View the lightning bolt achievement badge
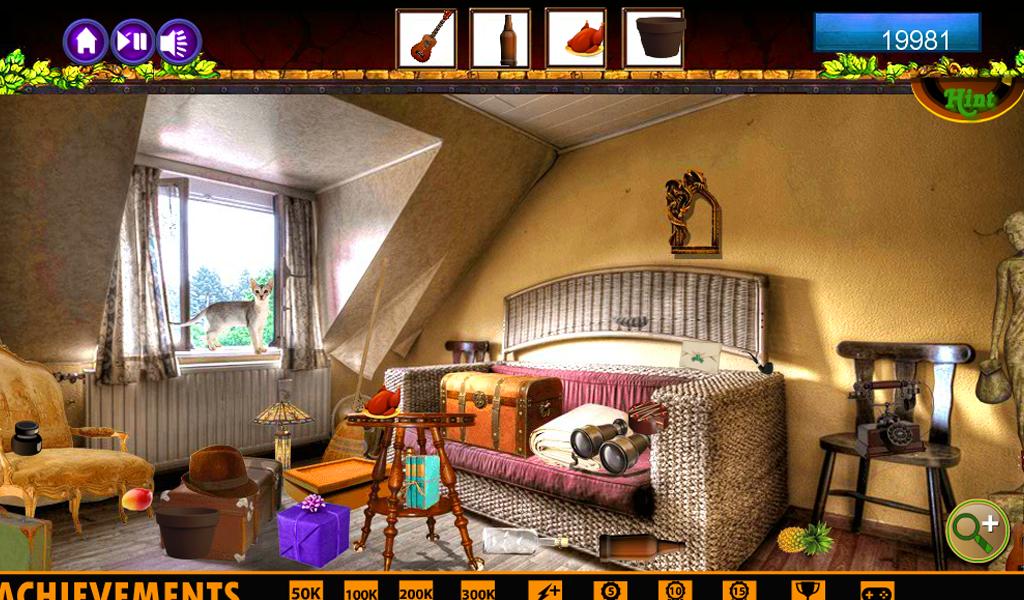Screen dimensions: 1024x600 pos(545,590)
